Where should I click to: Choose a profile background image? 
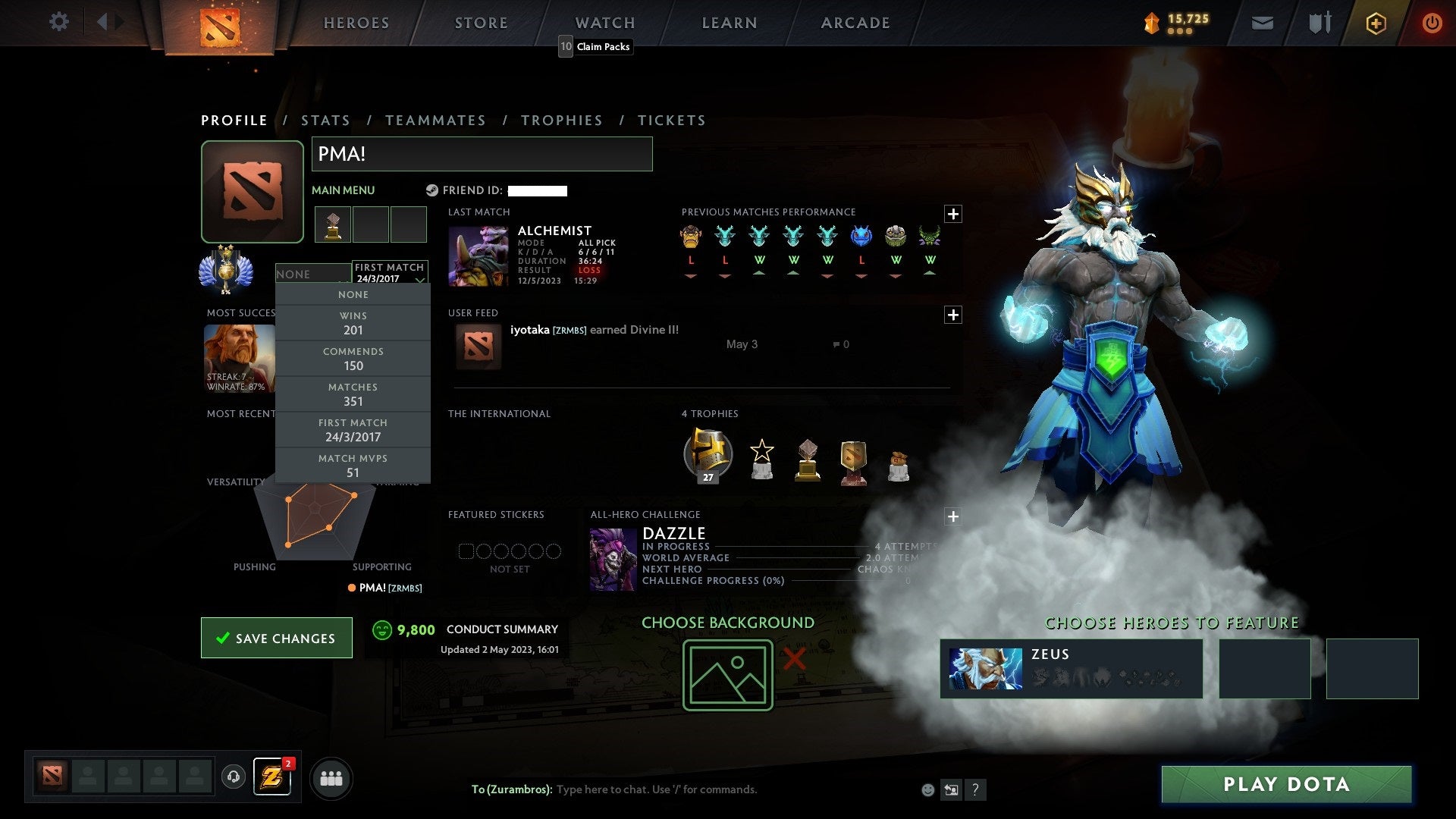pyautogui.click(x=727, y=675)
